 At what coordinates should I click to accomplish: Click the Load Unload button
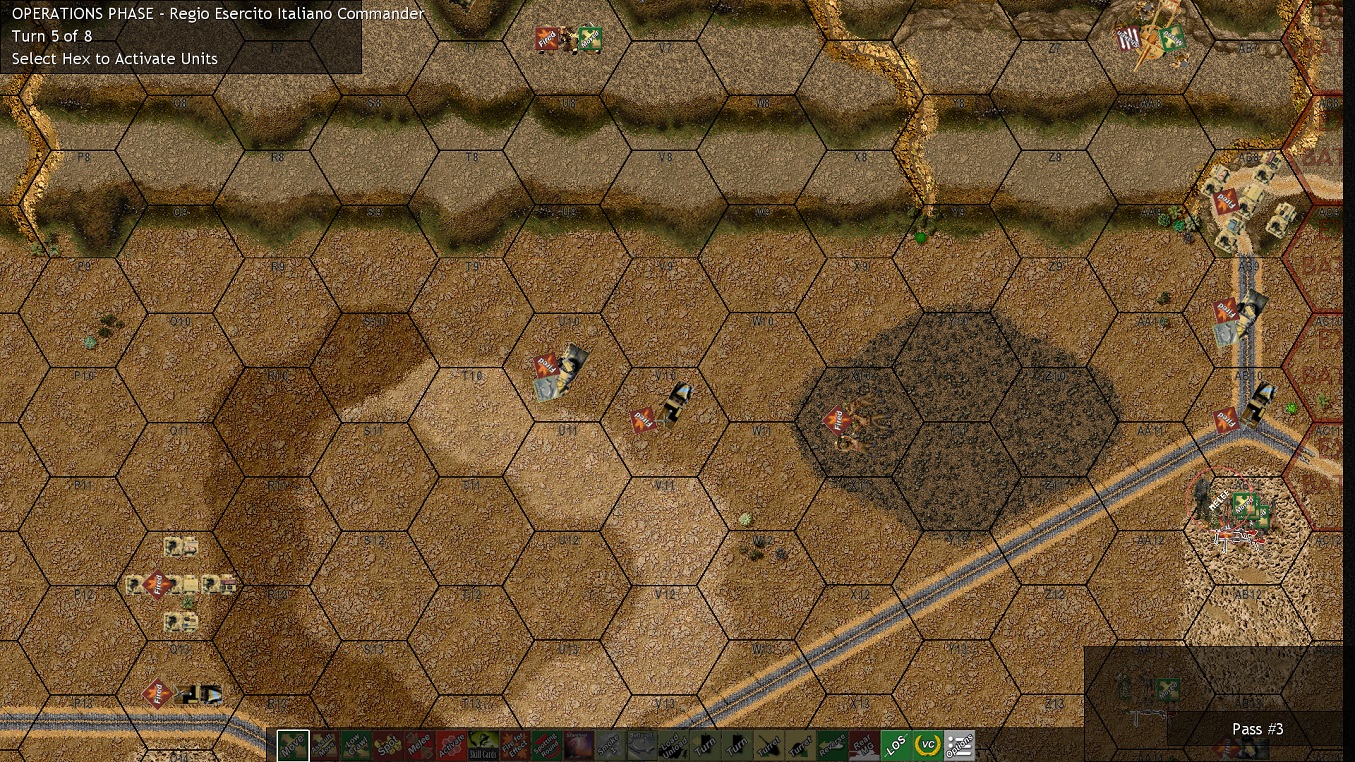(673, 745)
